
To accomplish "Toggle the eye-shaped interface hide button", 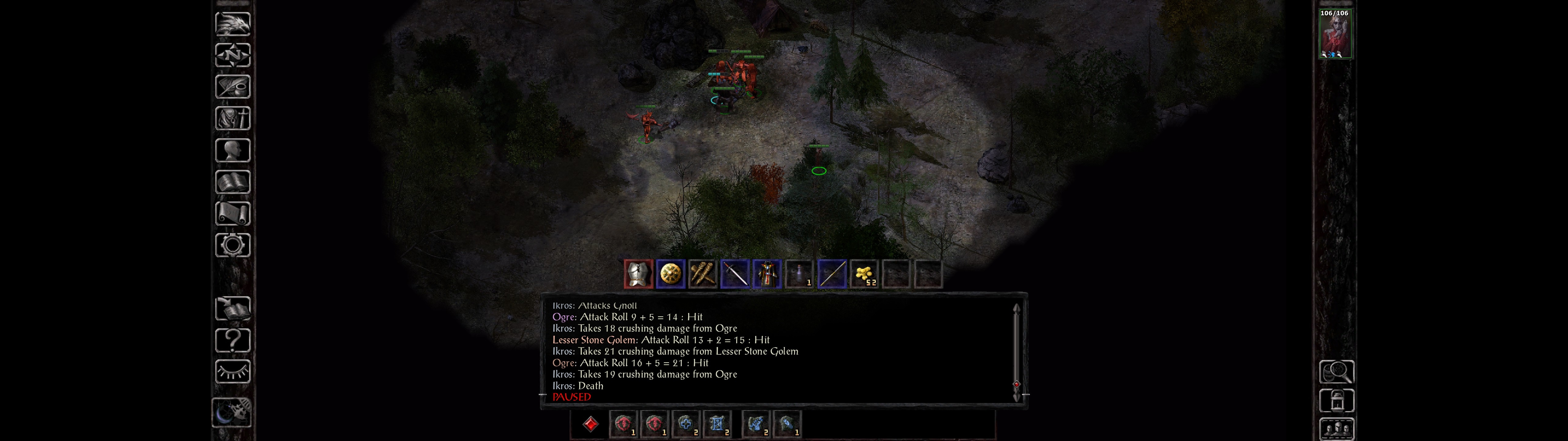I will (232, 371).
